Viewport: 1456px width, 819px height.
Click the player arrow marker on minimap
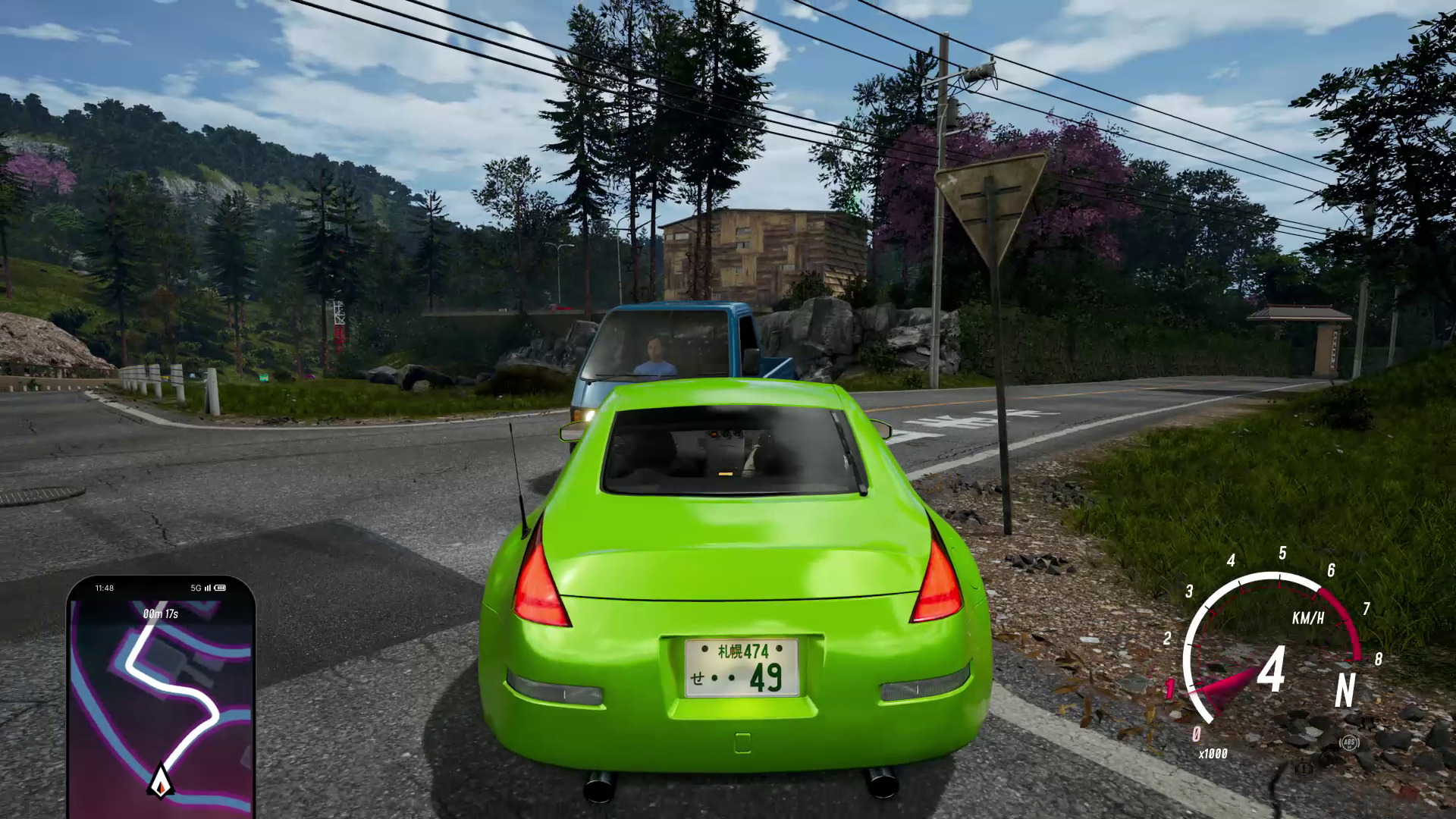click(161, 780)
